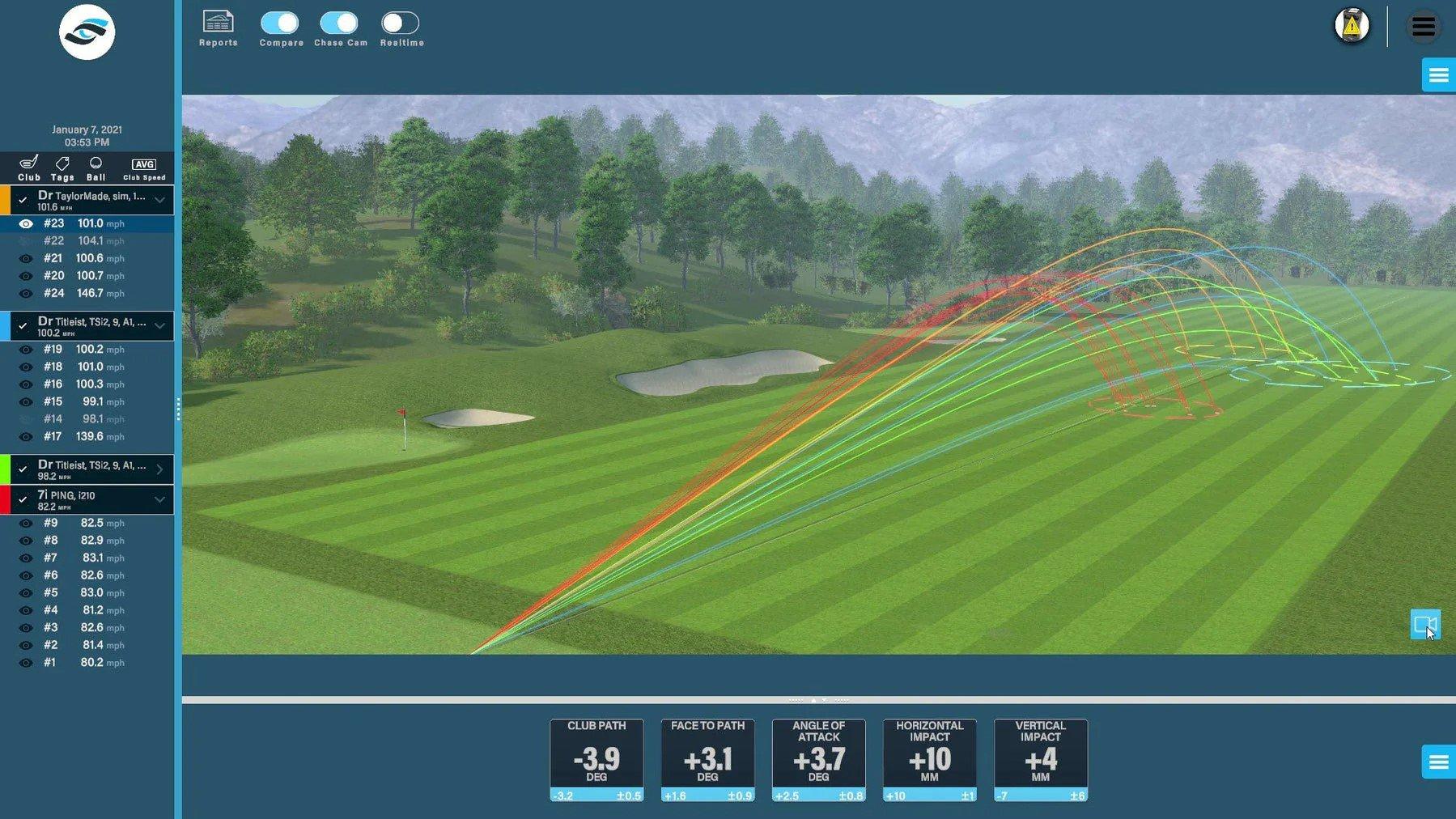Open the warning indicator at top right
This screenshot has width=1456, height=819.
click(x=1350, y=25)
